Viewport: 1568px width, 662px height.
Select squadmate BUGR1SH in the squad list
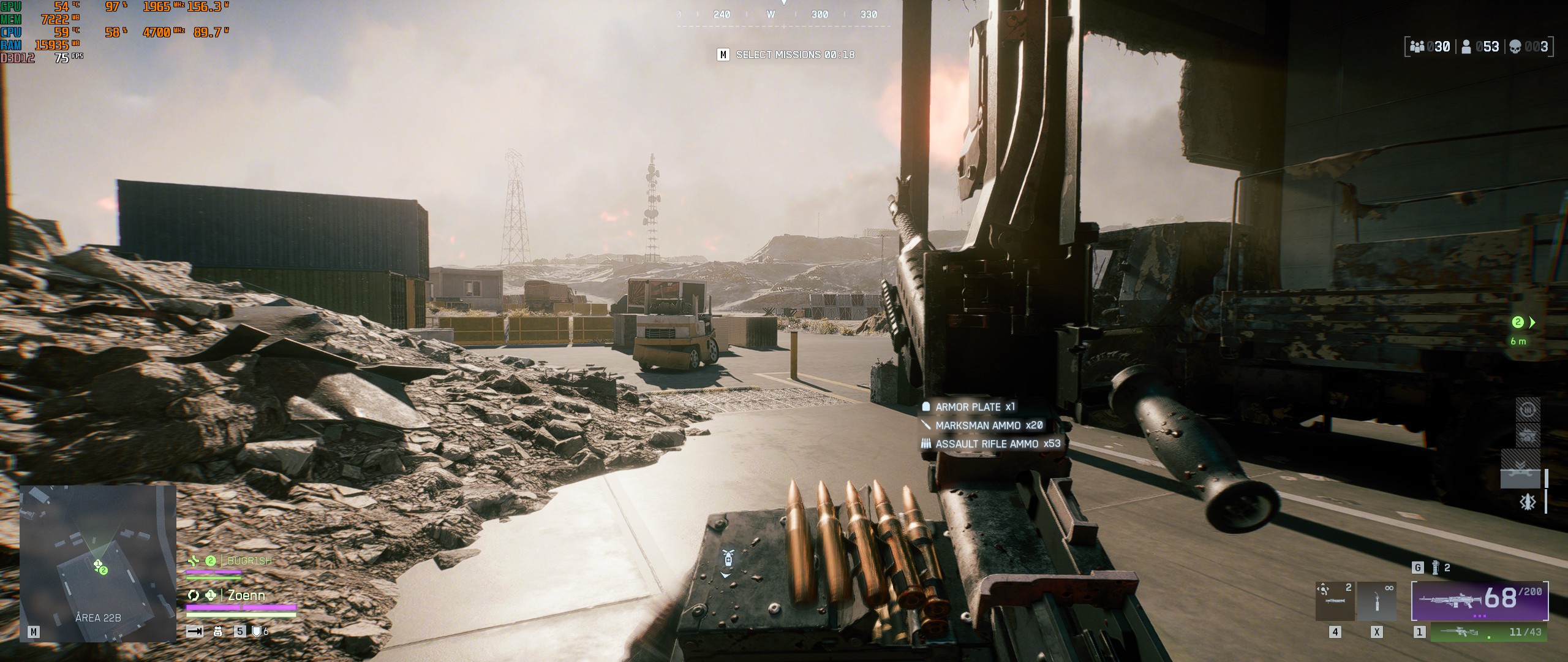249,561
